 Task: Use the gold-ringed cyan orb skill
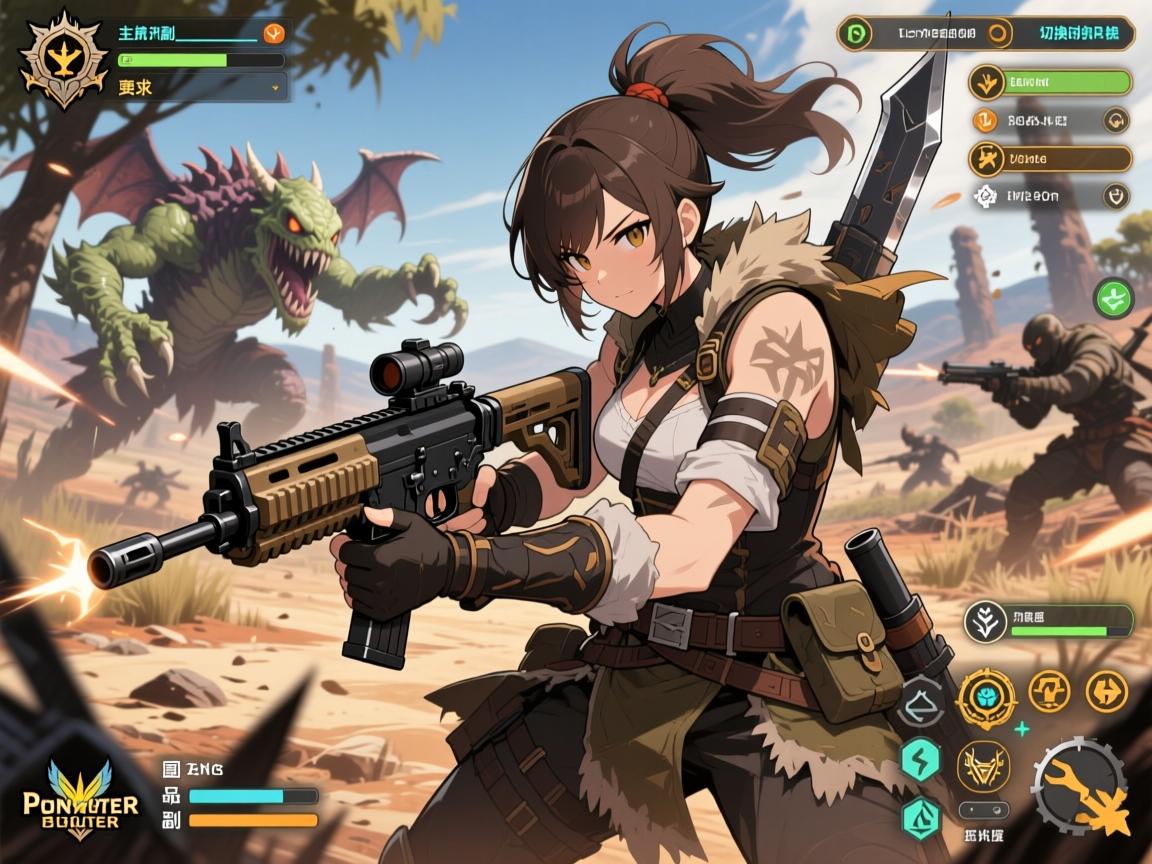click(986, 697)
